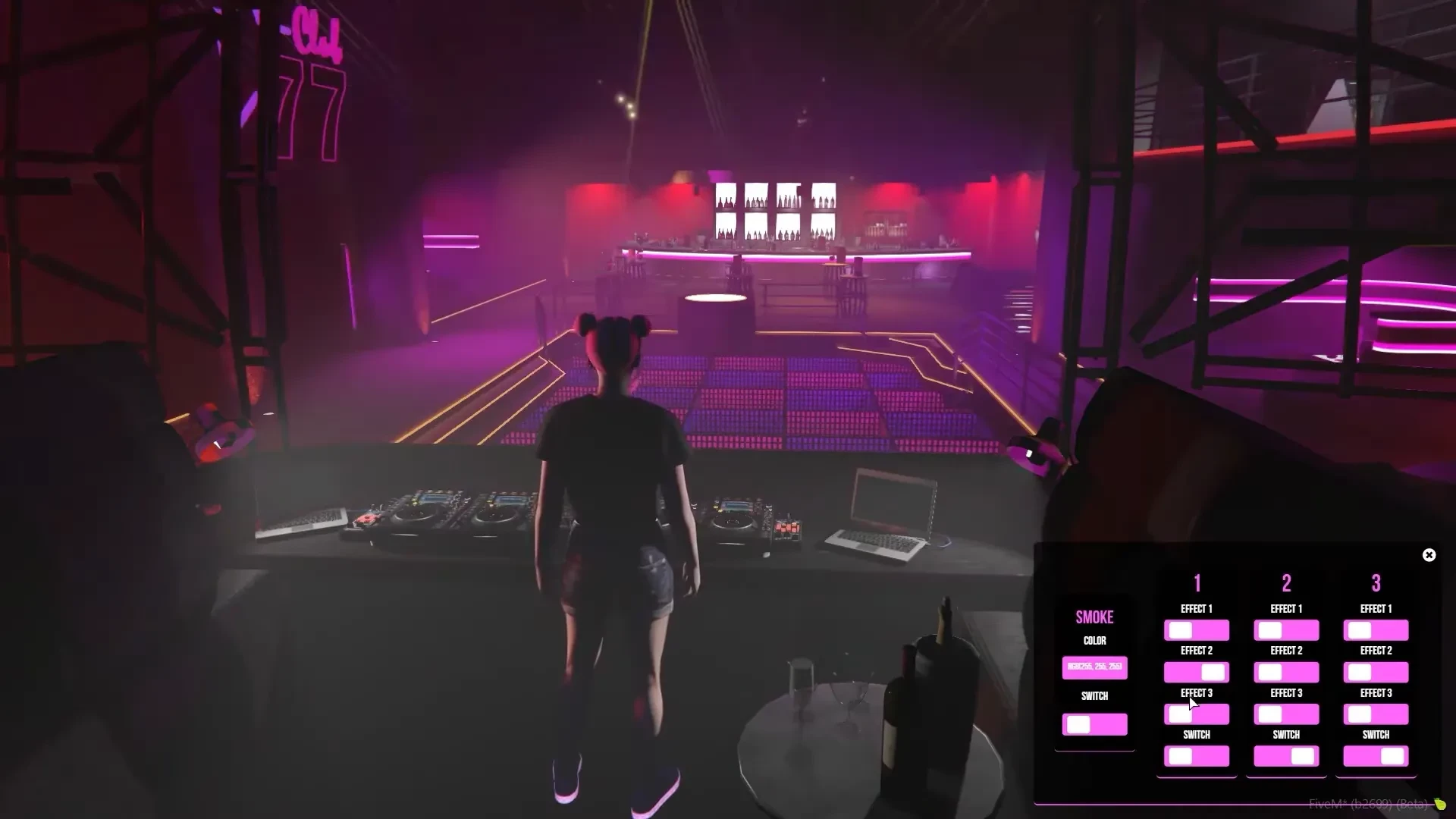Enable Effect 1 in column 1
The height and width of the screenshot is (819, 1456).
(x=1196, y=629)
